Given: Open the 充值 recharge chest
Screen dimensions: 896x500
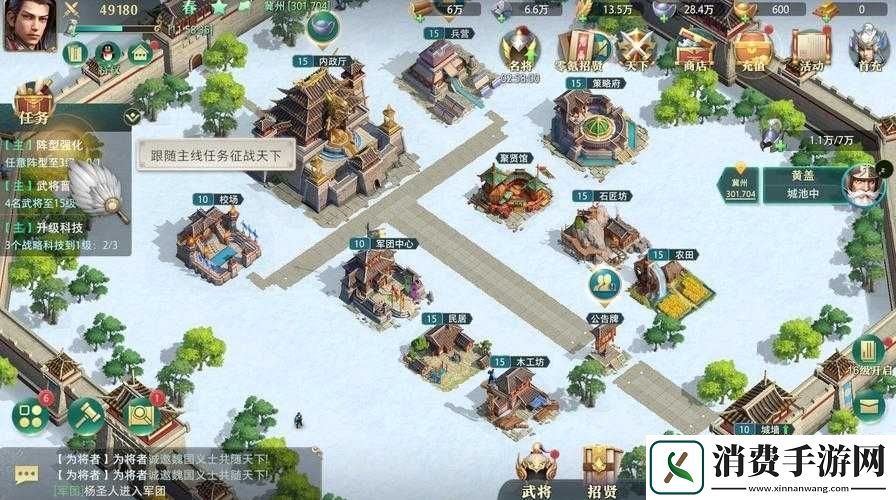Looking at the screenshot, I should pos(753,50).
